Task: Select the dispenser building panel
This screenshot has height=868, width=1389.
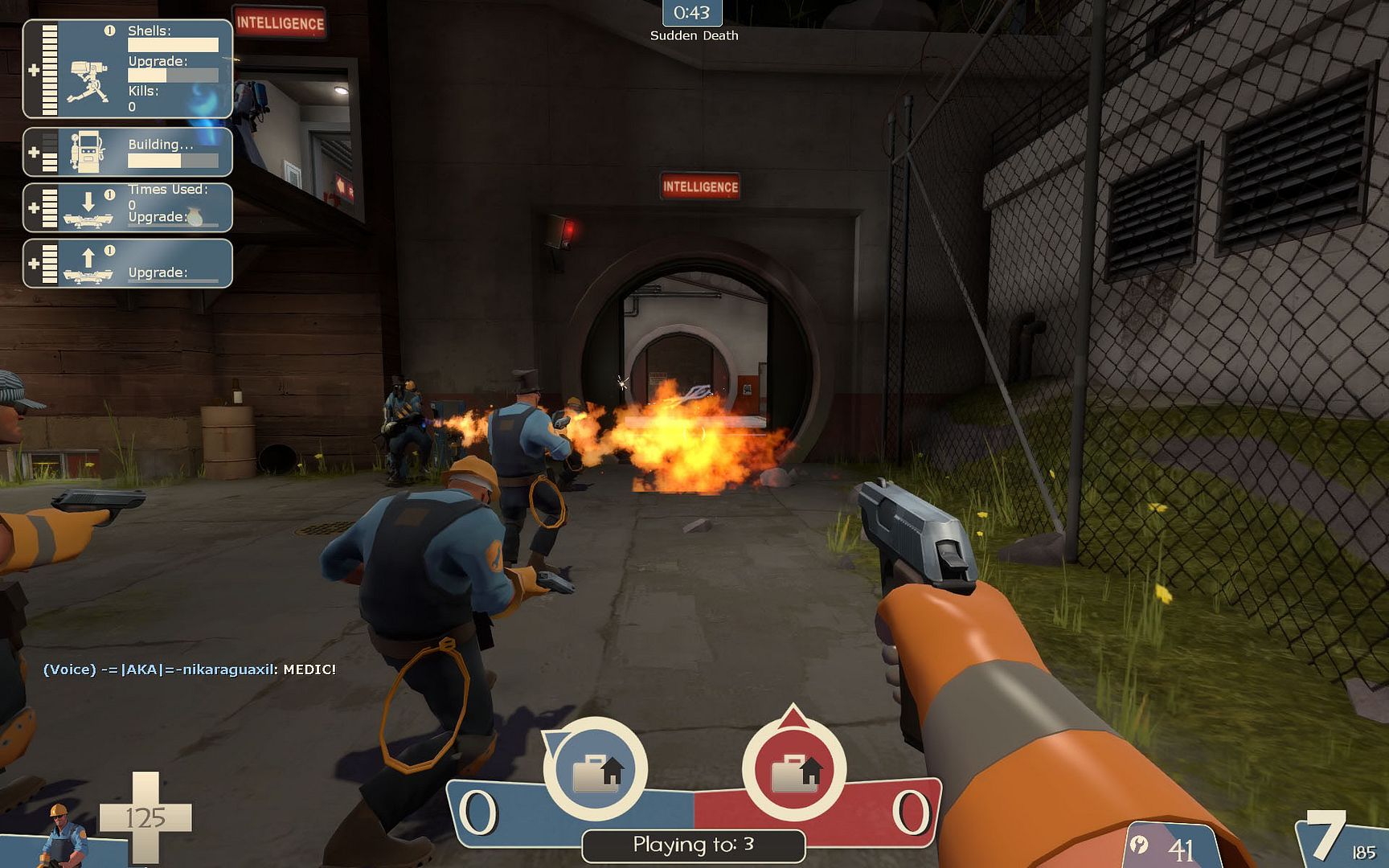Action: pos(128,152)
